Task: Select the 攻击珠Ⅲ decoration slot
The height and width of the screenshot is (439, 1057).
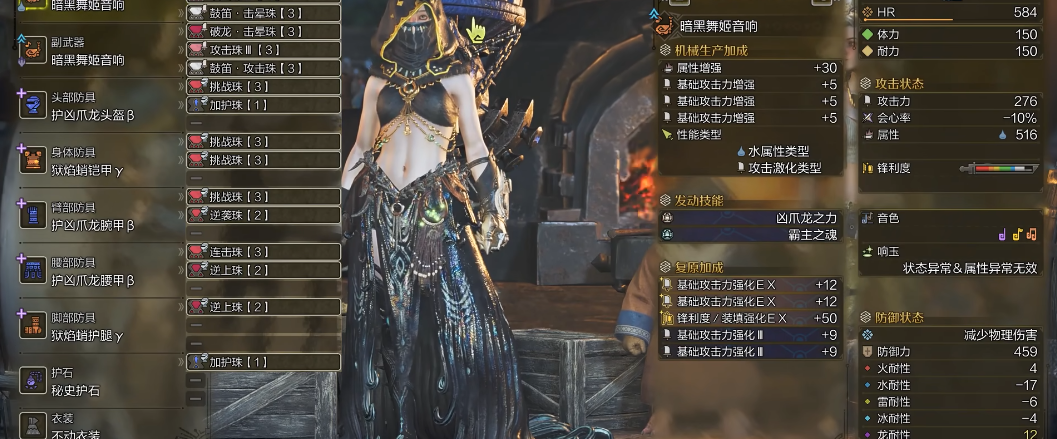Action: 264,49
